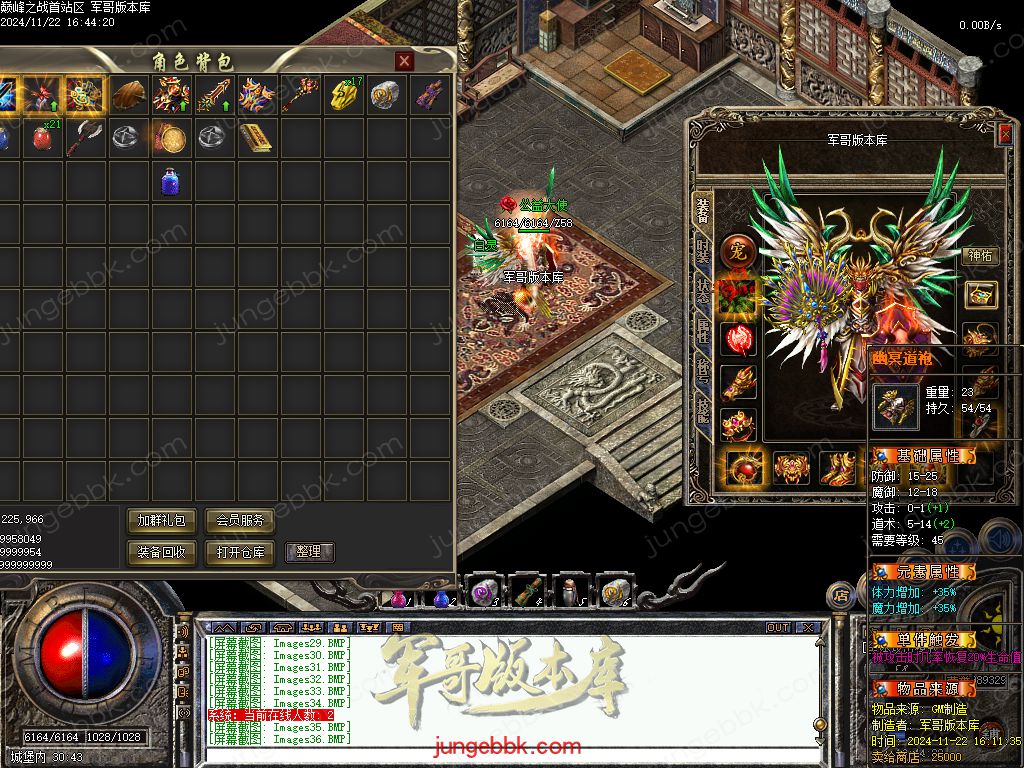Open the 店 shop button
1024x768 pixels.
coord(841,595)
